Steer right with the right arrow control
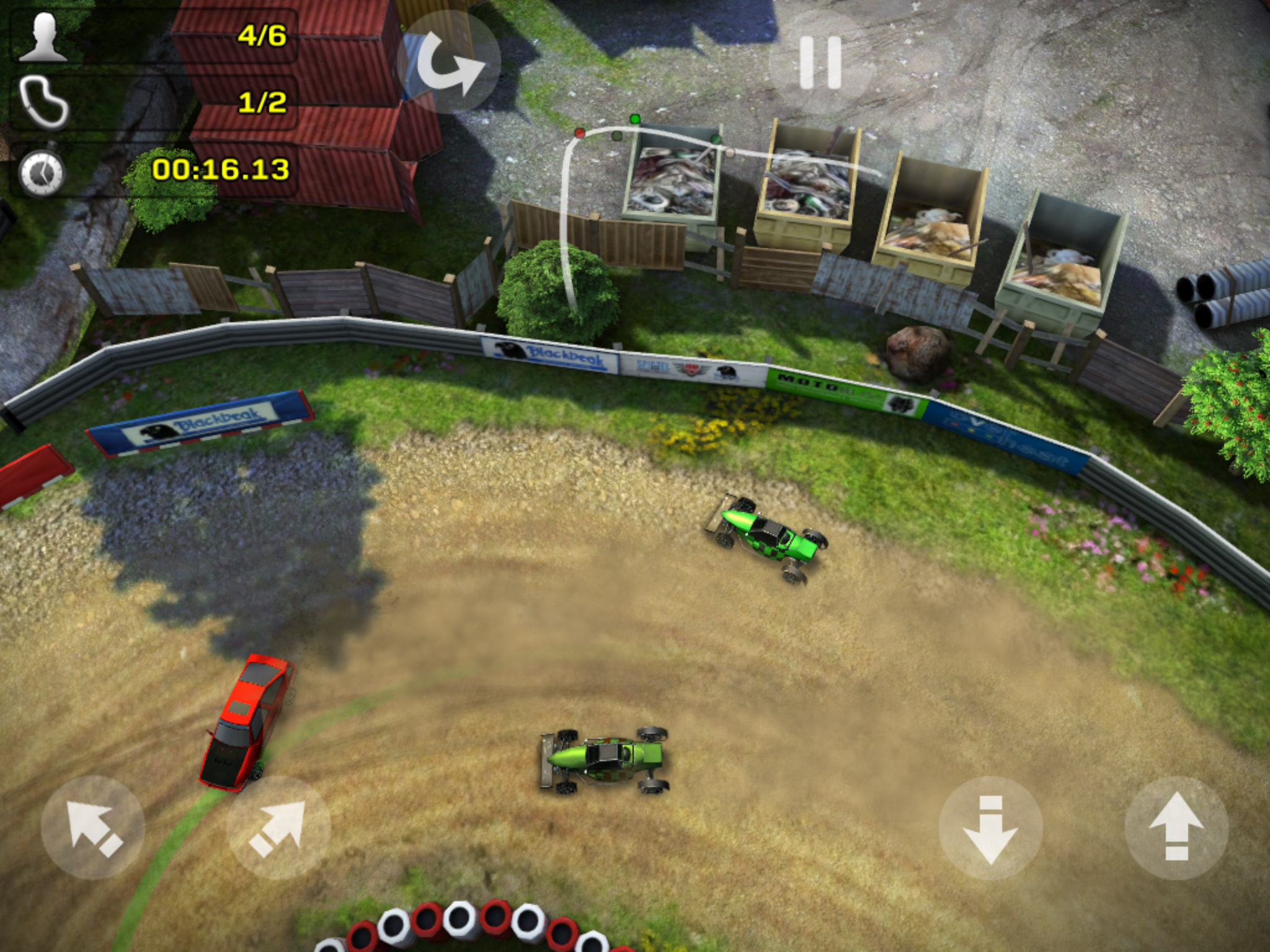Viewport: 1270px width, 952px height. [x=278, y=828]
